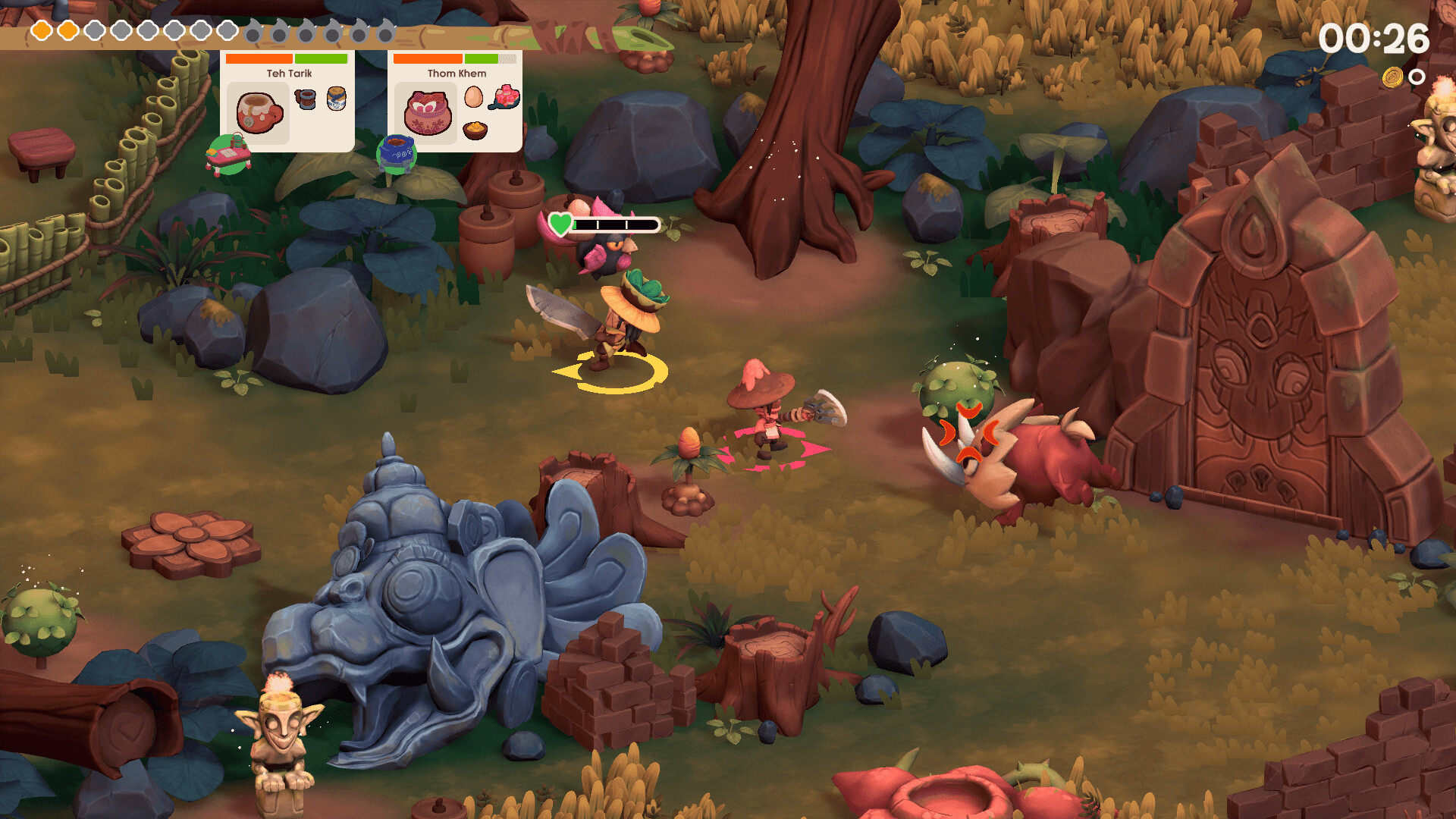Select the Thom Khem dish icon
The width and height of the screenshot is (1456, 819).
click(x=427, y=113)
